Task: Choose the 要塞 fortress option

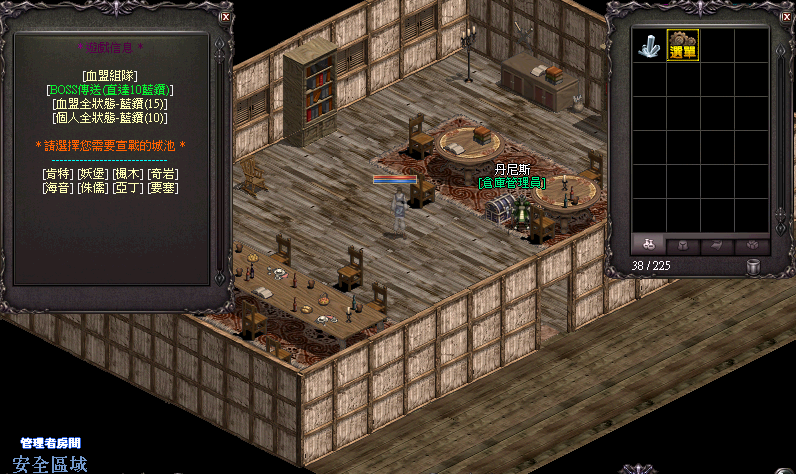Action: point(162,187)
